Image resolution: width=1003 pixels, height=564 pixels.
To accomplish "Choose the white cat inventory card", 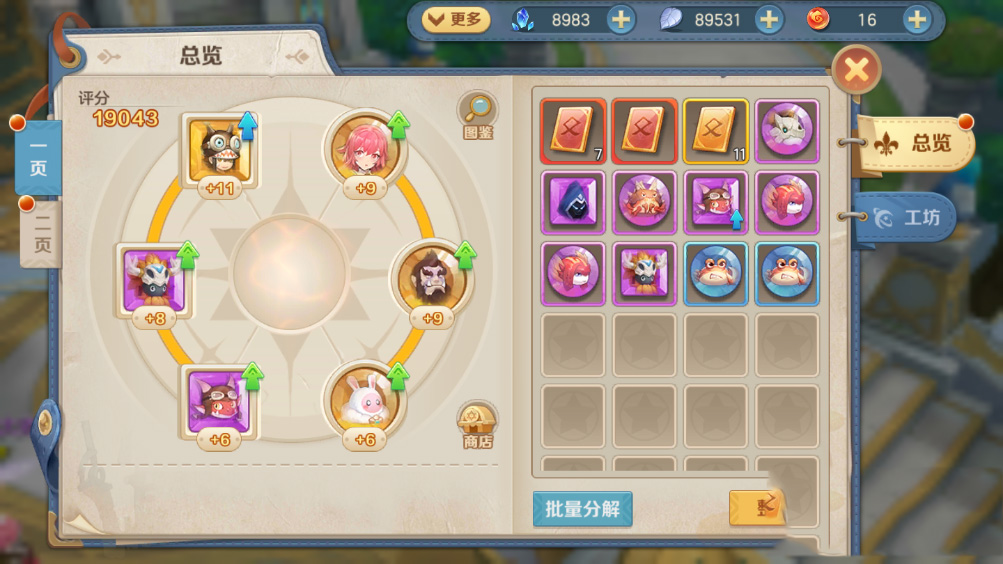I will pyautogui.click(x=787, y=131).
